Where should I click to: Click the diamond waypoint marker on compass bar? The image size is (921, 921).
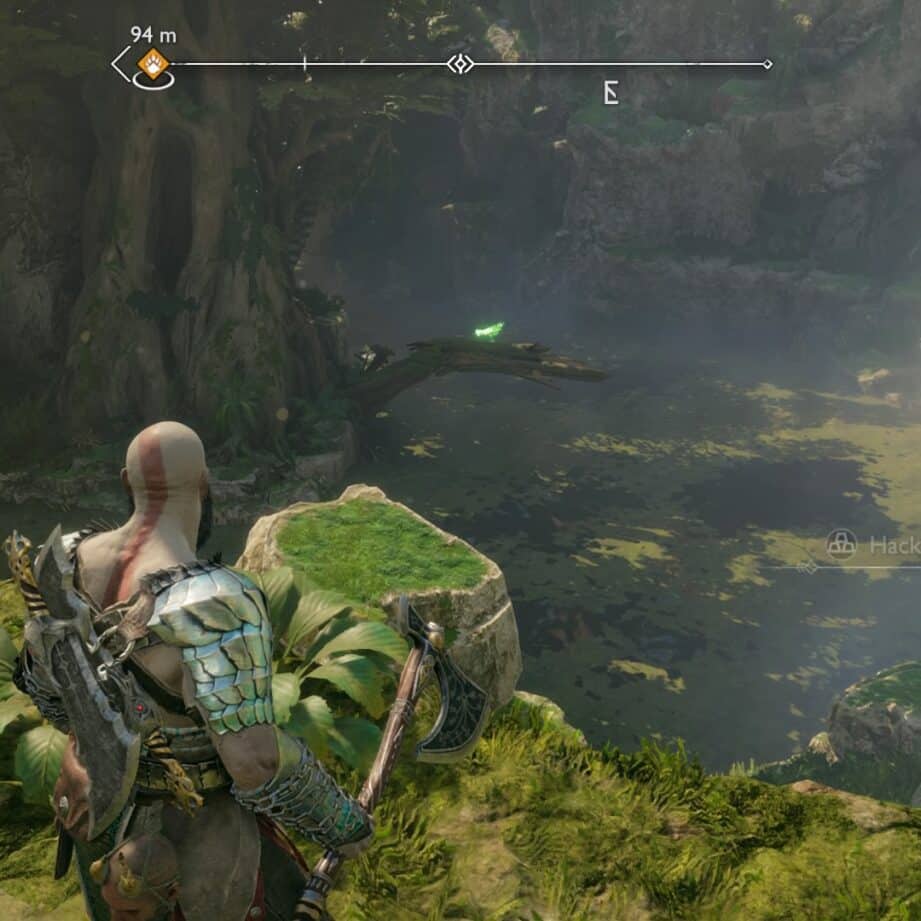[x=460, y=64]
